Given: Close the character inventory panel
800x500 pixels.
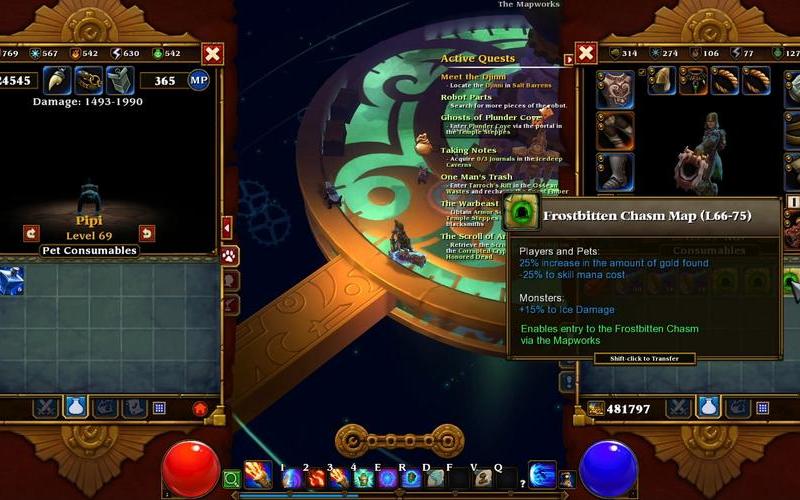Looking at the screenshot, I should [x=586, y=53].
